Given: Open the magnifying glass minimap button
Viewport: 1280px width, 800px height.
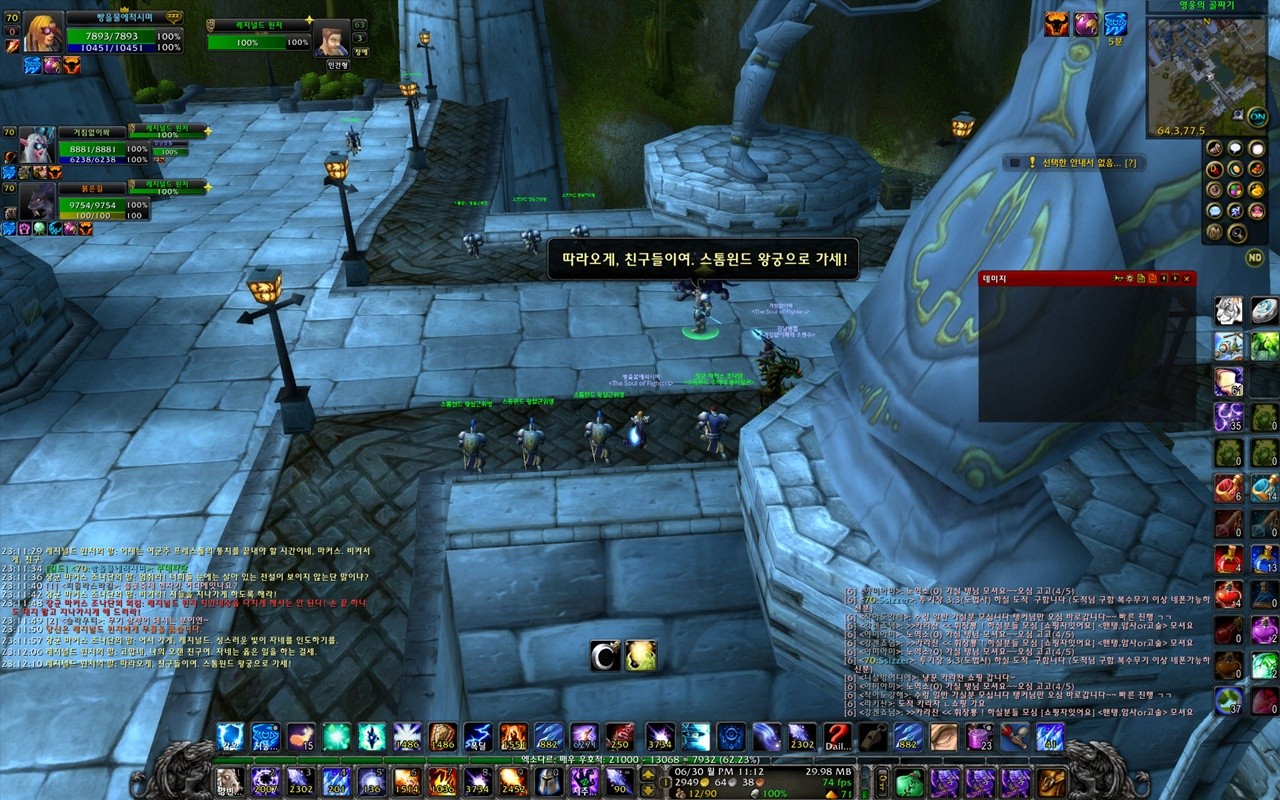Looking at the screenshot, I should coord(1236,233).
